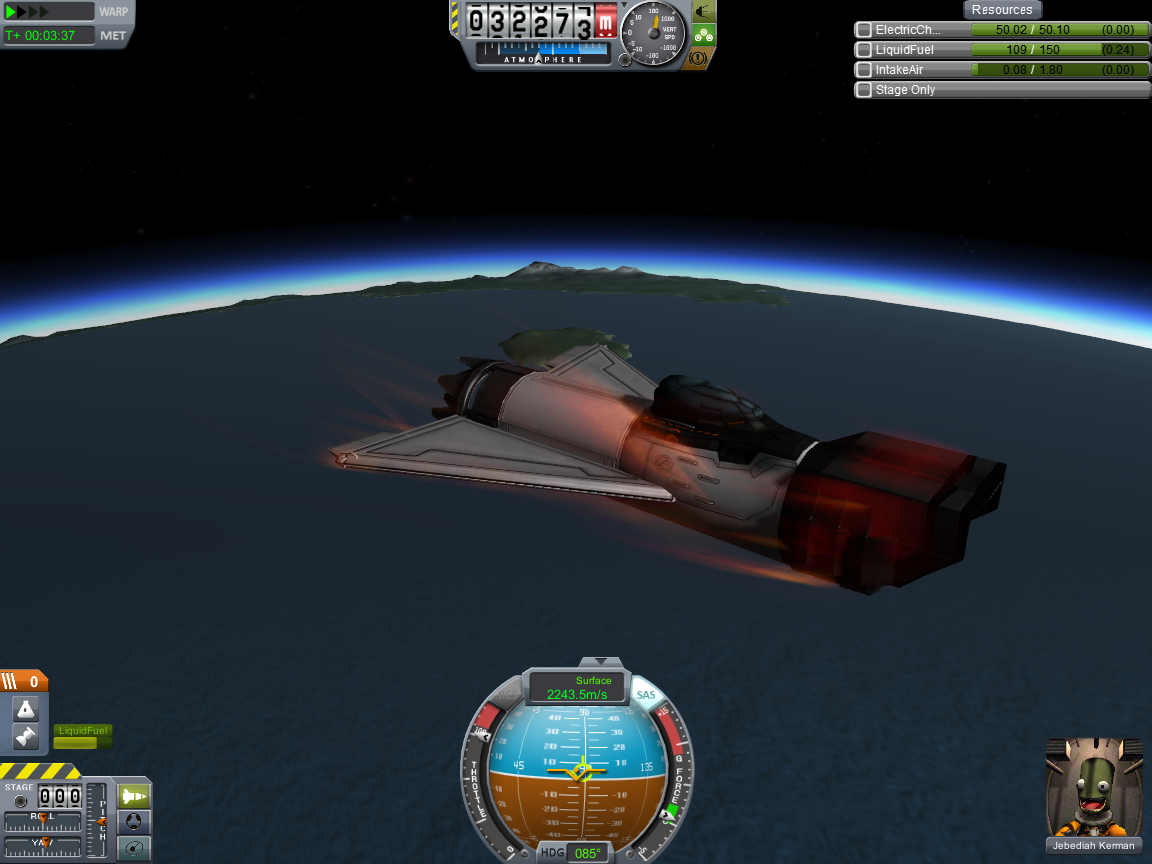Click the MET mission clock button
1152x864 pixels.
(112, 35)
